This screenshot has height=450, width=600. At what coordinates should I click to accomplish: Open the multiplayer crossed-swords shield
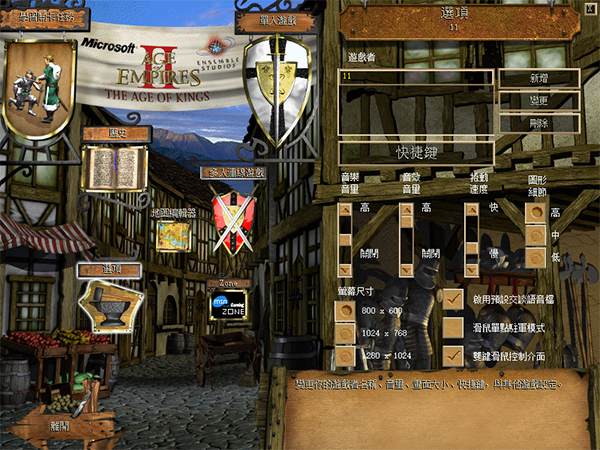(x=233, y=219)
